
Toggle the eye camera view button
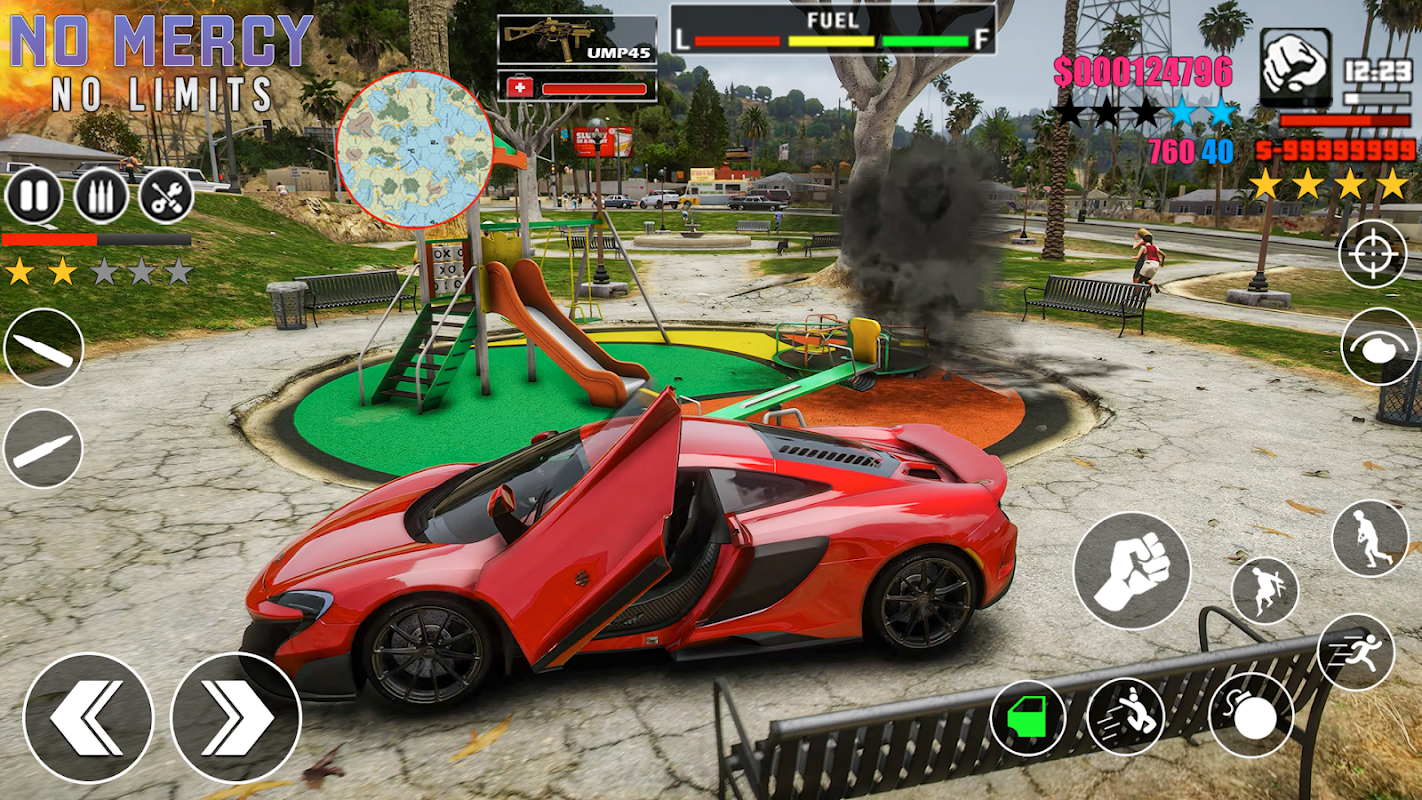pyautogui.click(x=1380, y=346)
